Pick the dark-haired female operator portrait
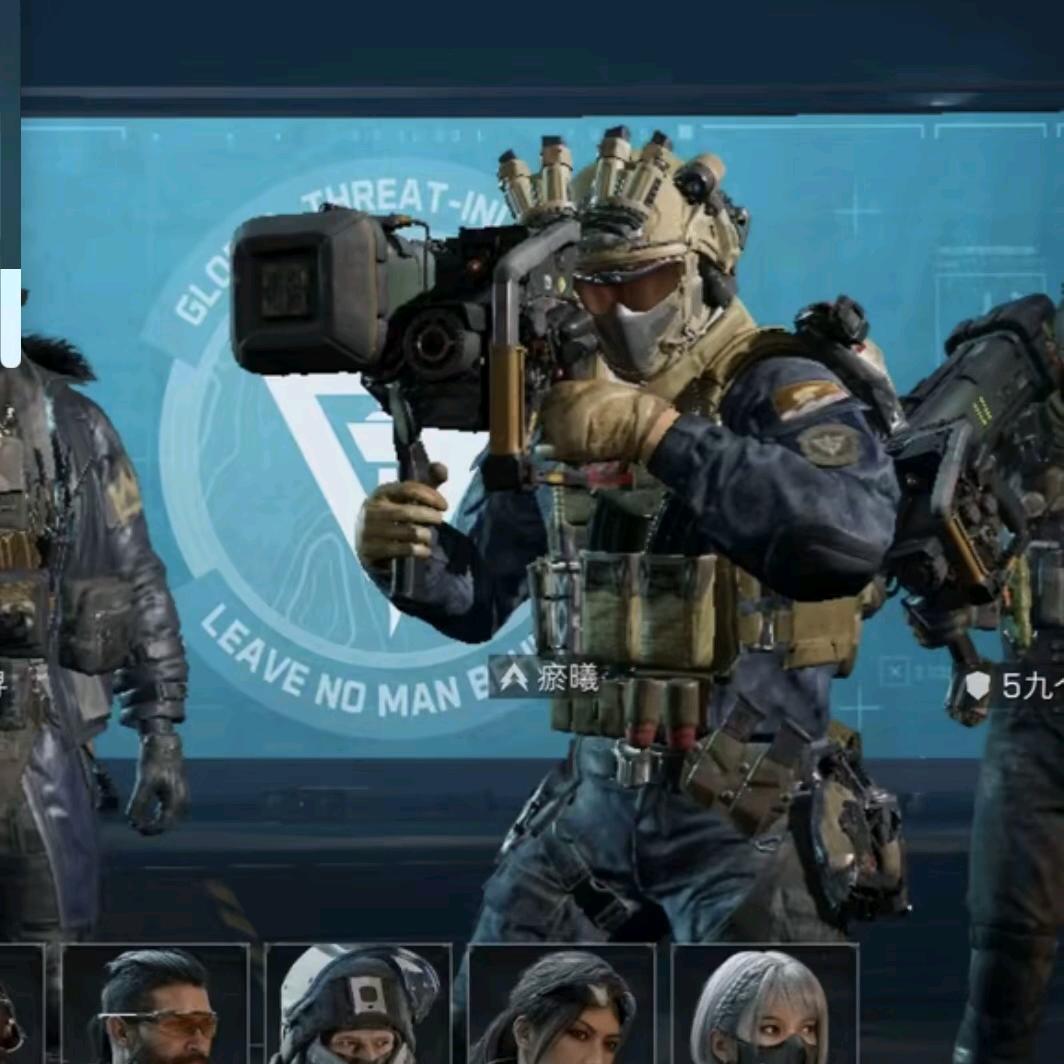Image resolution: width=1064 pixels, height=1064 pixels. (561, 1006)
